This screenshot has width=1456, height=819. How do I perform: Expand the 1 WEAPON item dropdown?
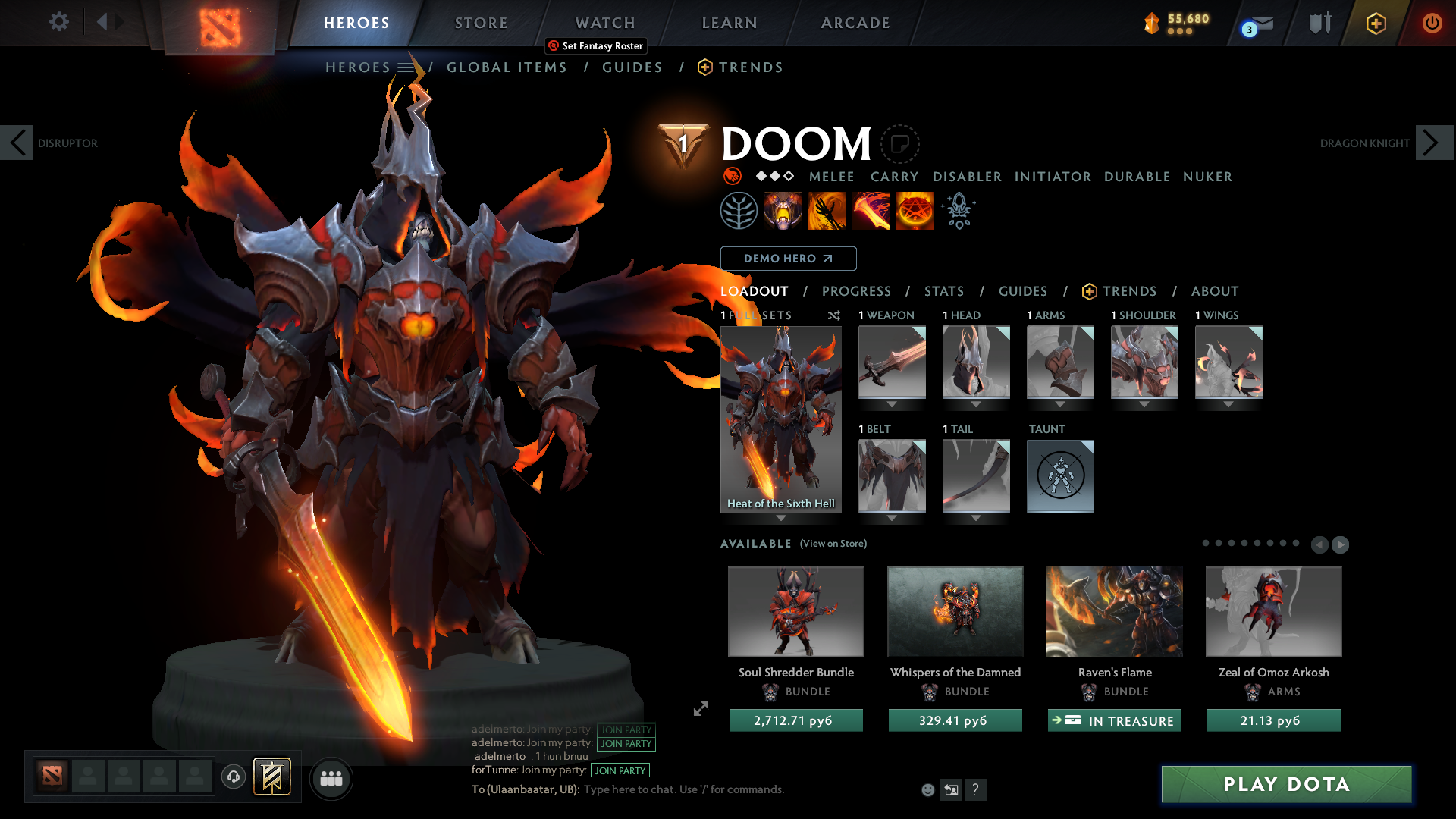[892, 404]
